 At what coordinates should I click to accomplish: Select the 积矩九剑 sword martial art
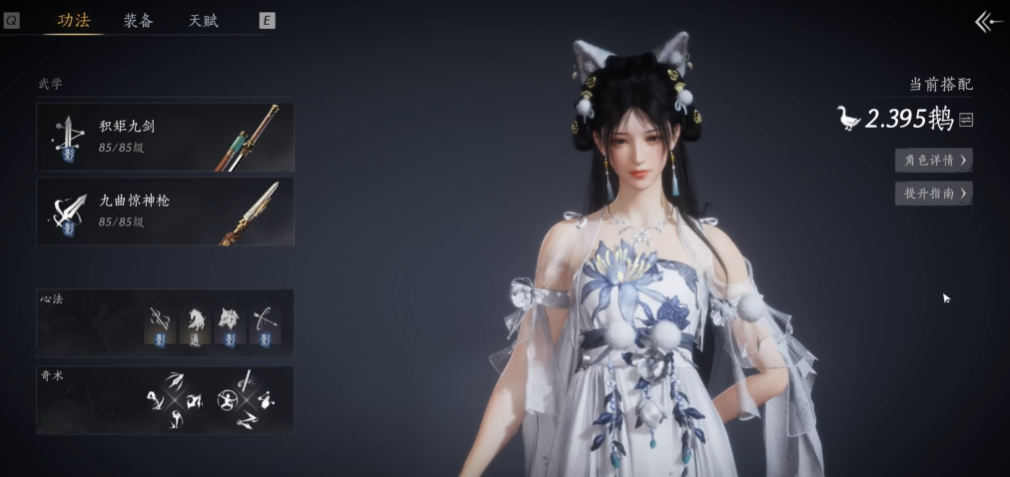(x=166, y=137)
